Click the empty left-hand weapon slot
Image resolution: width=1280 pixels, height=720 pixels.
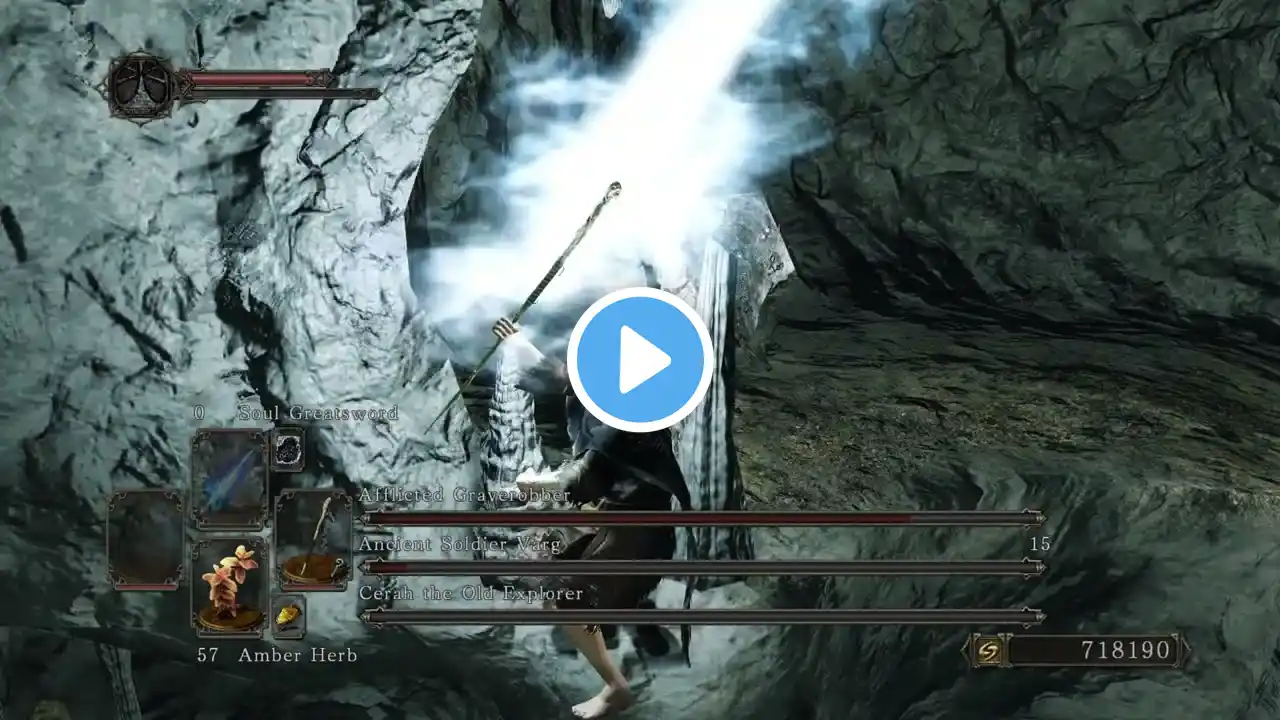pos(146,540)
